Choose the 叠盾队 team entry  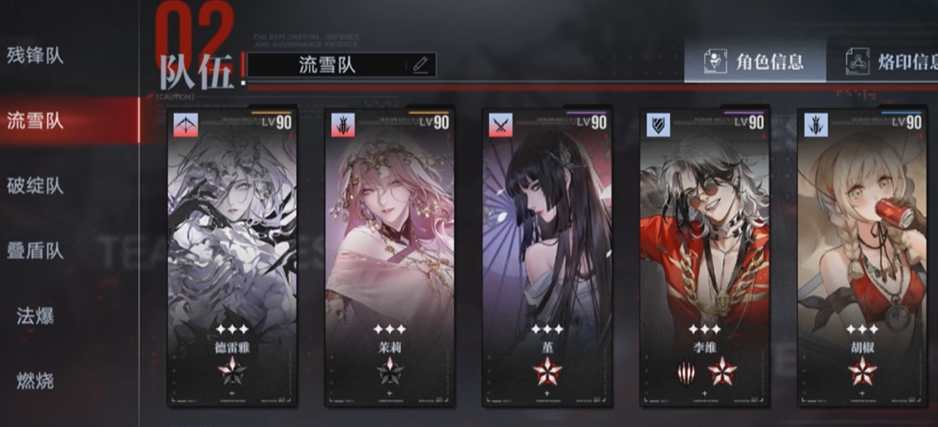[35, 251]
